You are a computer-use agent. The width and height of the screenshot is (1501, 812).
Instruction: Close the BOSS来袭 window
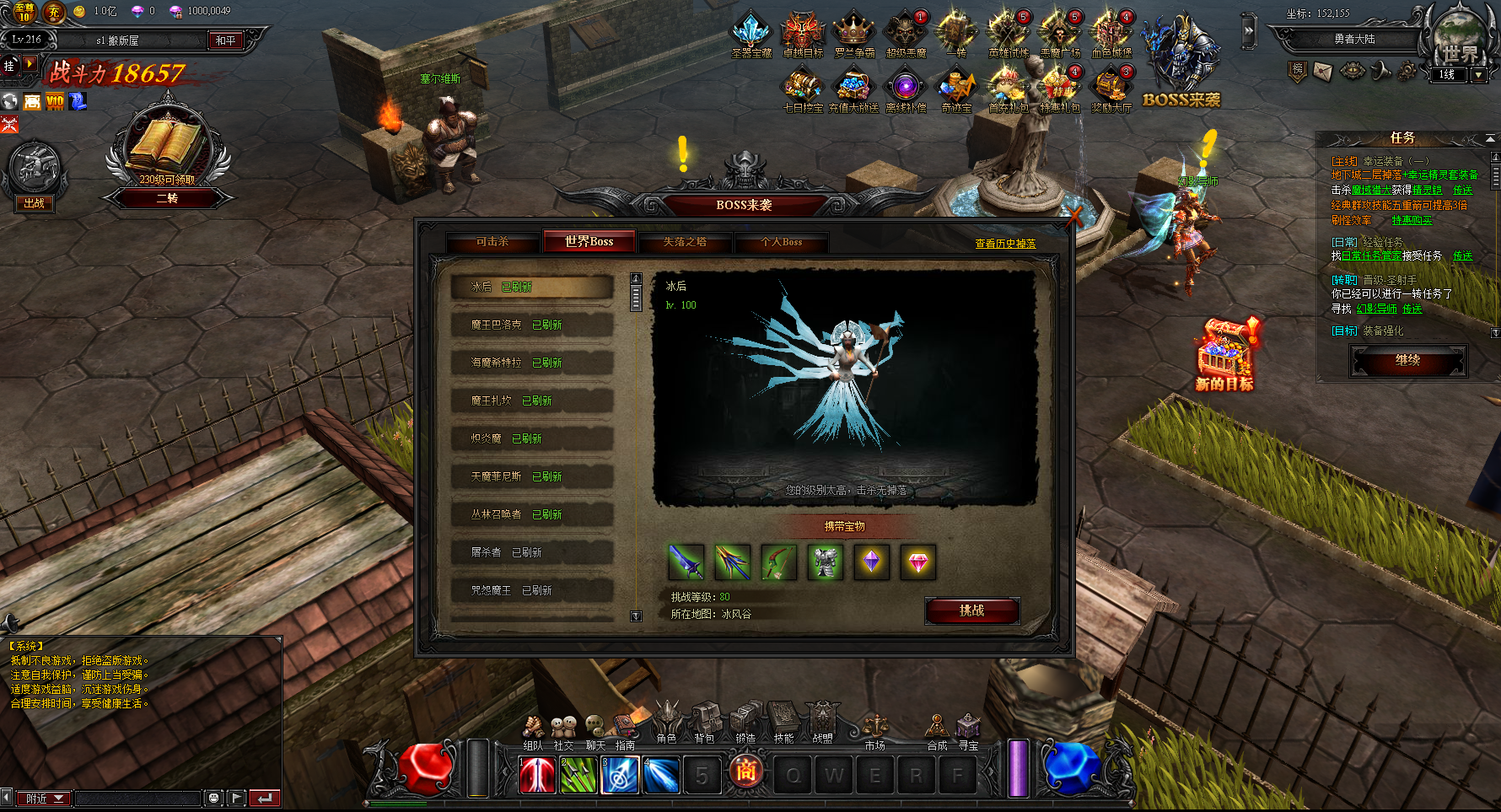pyautogui.click(x=1073, y=216)
